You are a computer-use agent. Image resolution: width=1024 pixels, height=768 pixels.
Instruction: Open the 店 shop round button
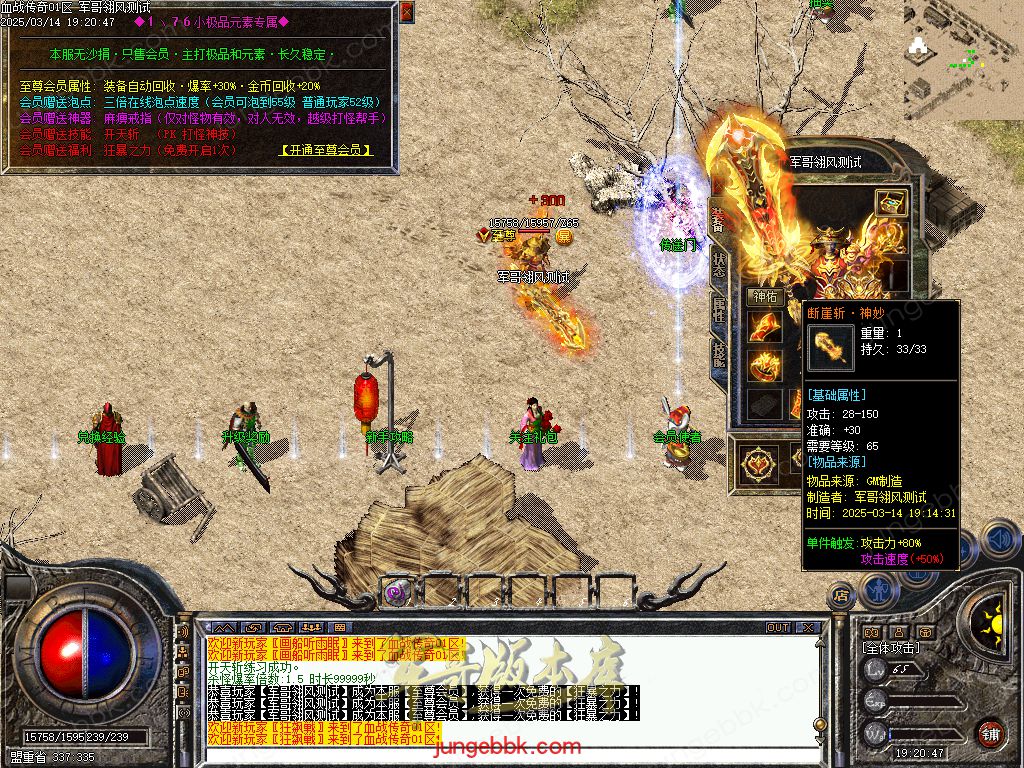pos(841,596)
